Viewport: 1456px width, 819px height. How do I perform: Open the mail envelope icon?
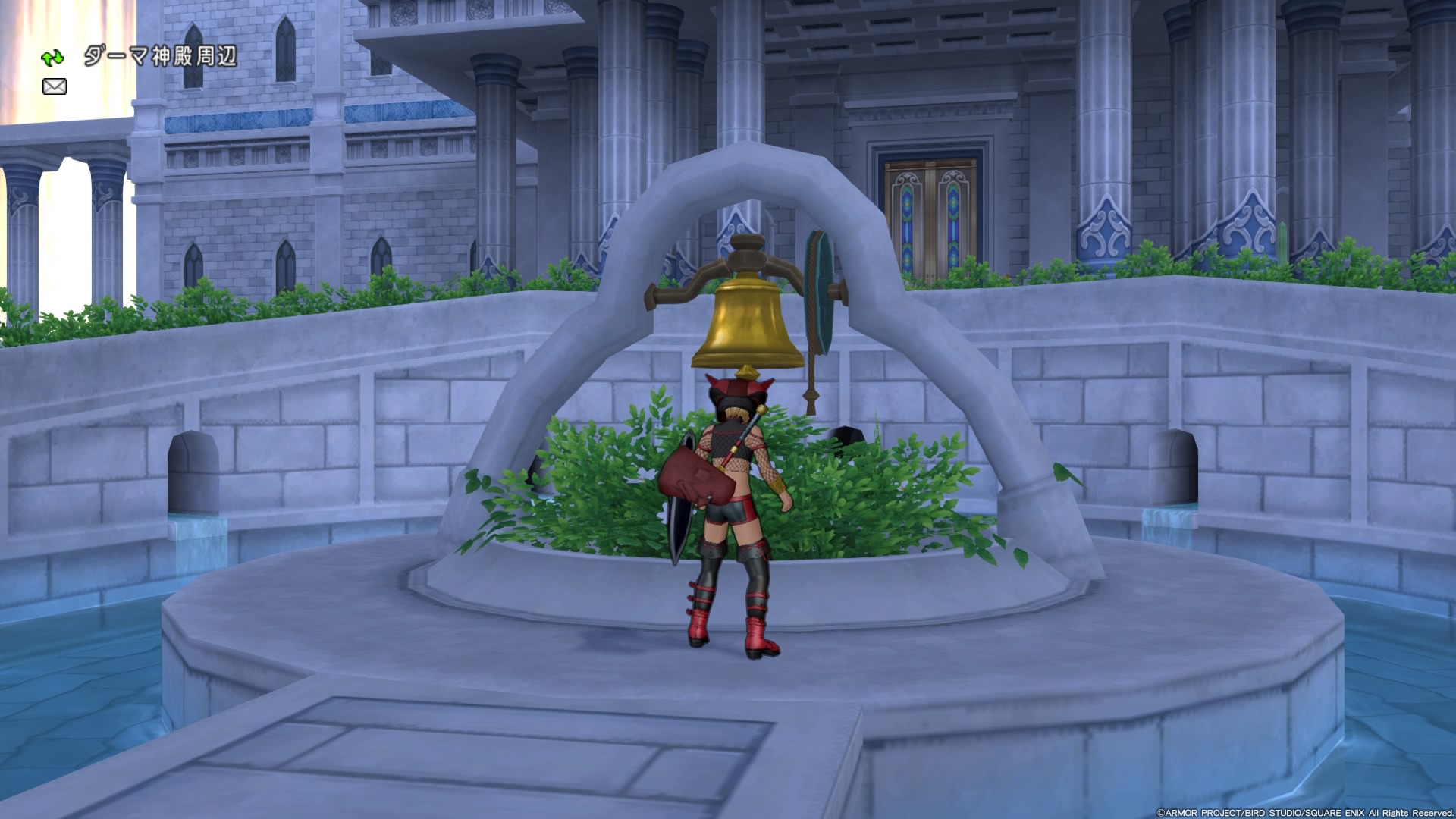55,86
